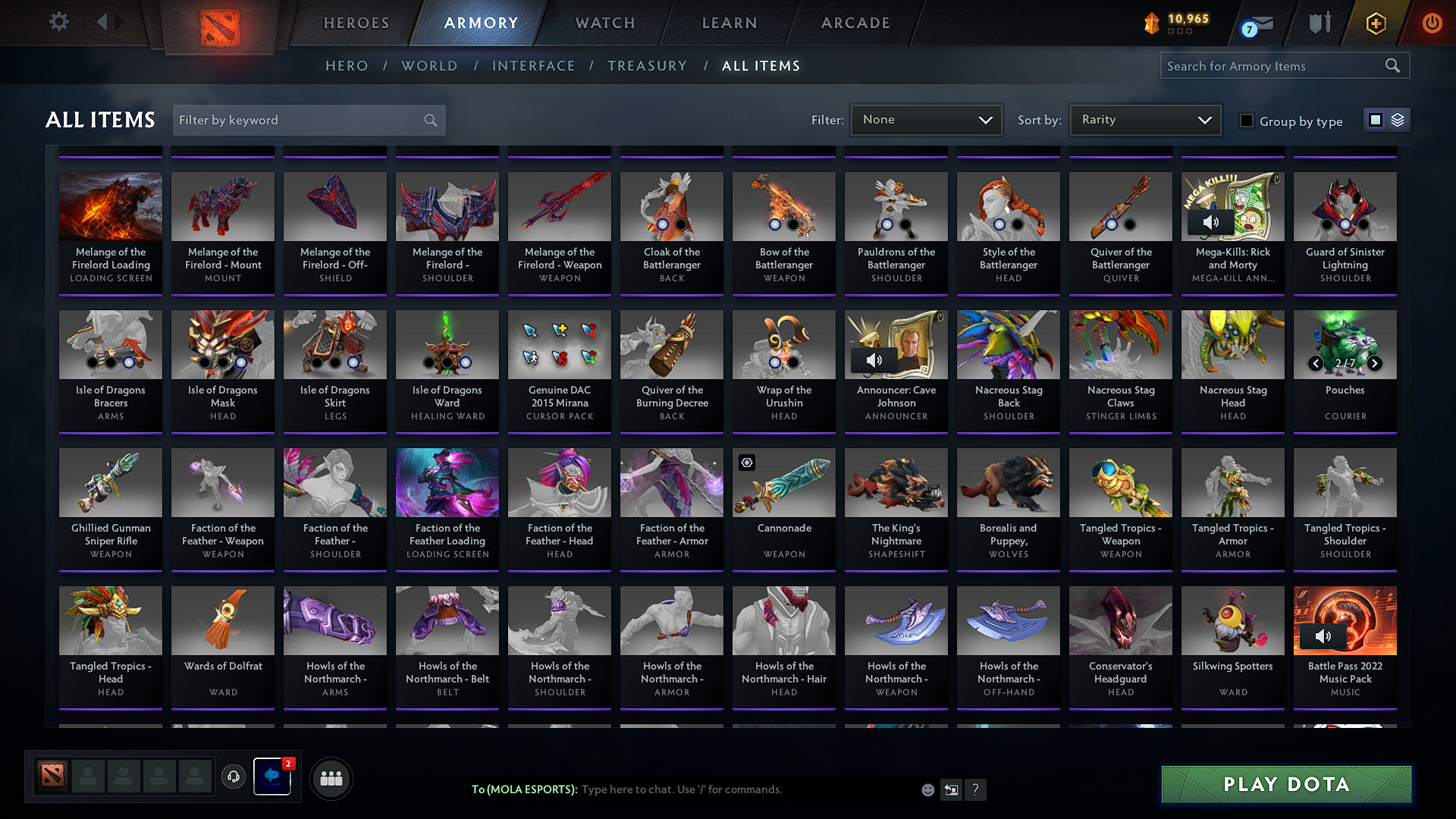Open the emoticon picker in chat
The height and width of the screenshot is (819, 1456).
(927, 789)
